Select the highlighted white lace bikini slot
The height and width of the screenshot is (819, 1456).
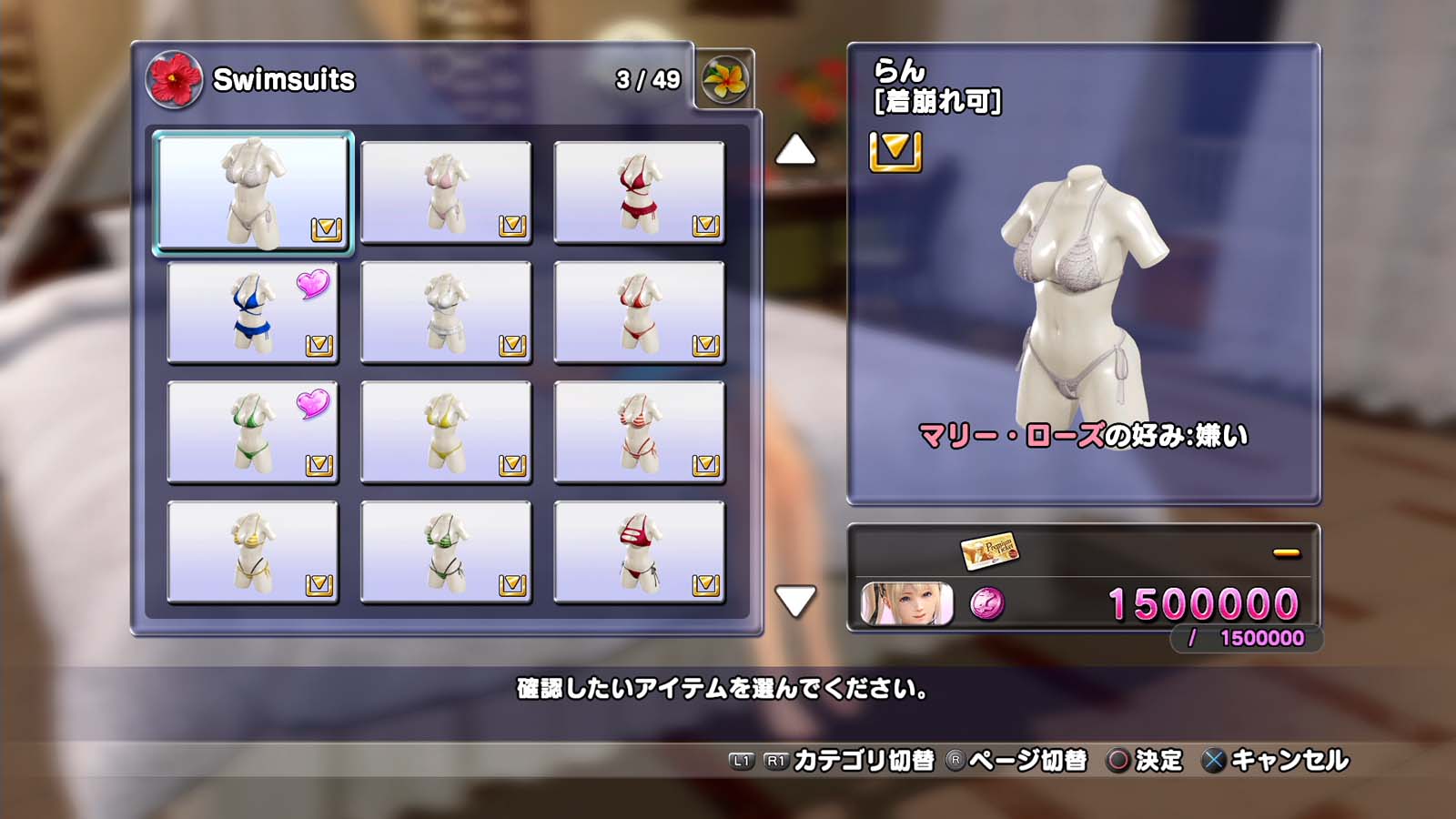click(253, 192)
